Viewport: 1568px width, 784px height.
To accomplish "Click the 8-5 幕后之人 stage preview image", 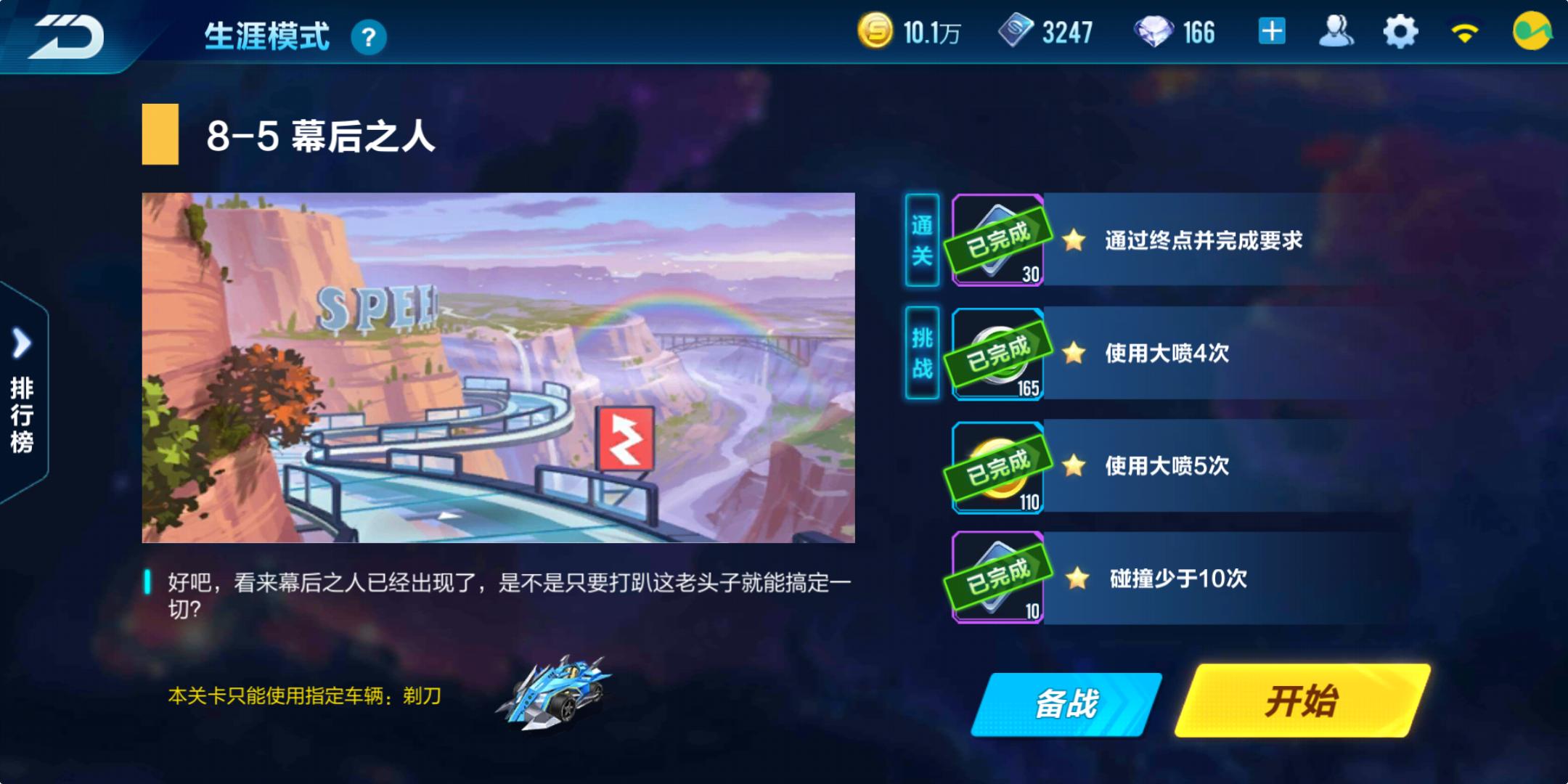I will (x=499, y=367).
